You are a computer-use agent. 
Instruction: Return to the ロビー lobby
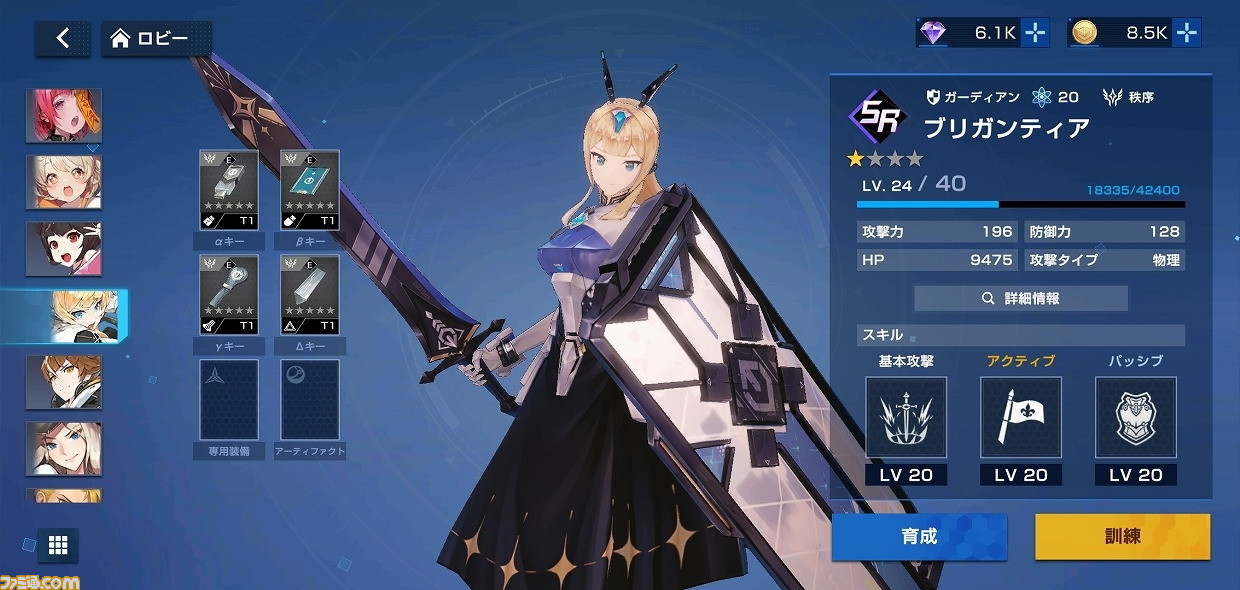click(x=155, y=38)
